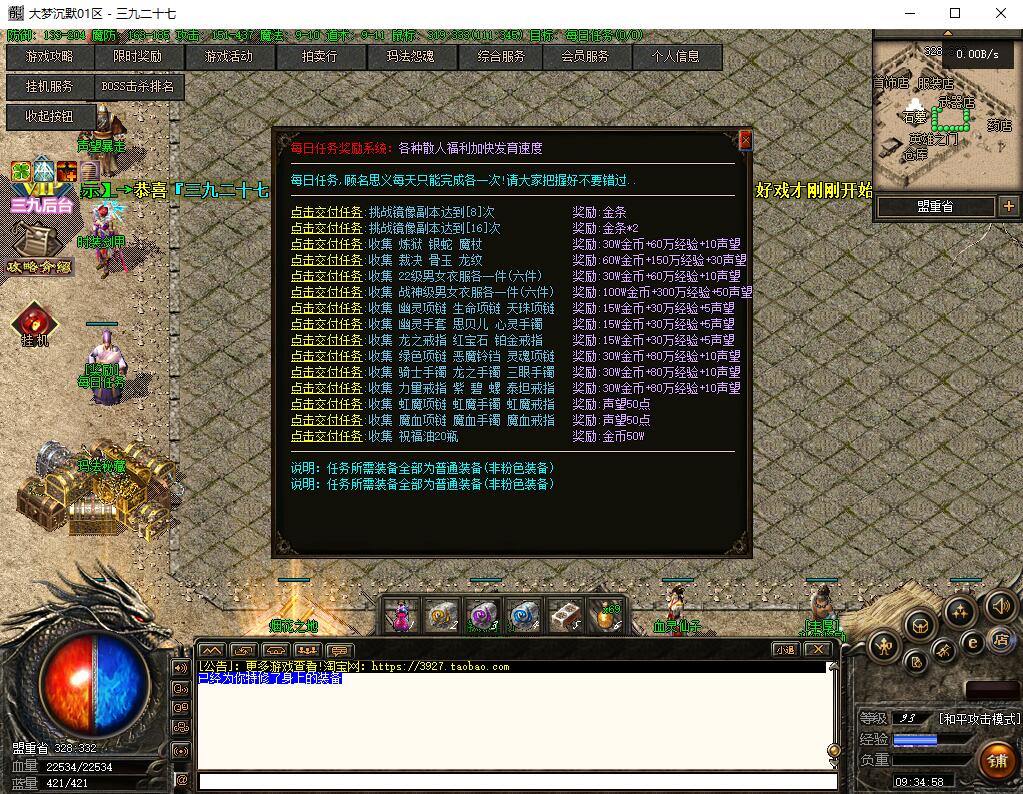Viewport: 1023px width, 794px height.
Task: Turn in the 祝福油20瓶 collection quest
Action: (327, 436)
